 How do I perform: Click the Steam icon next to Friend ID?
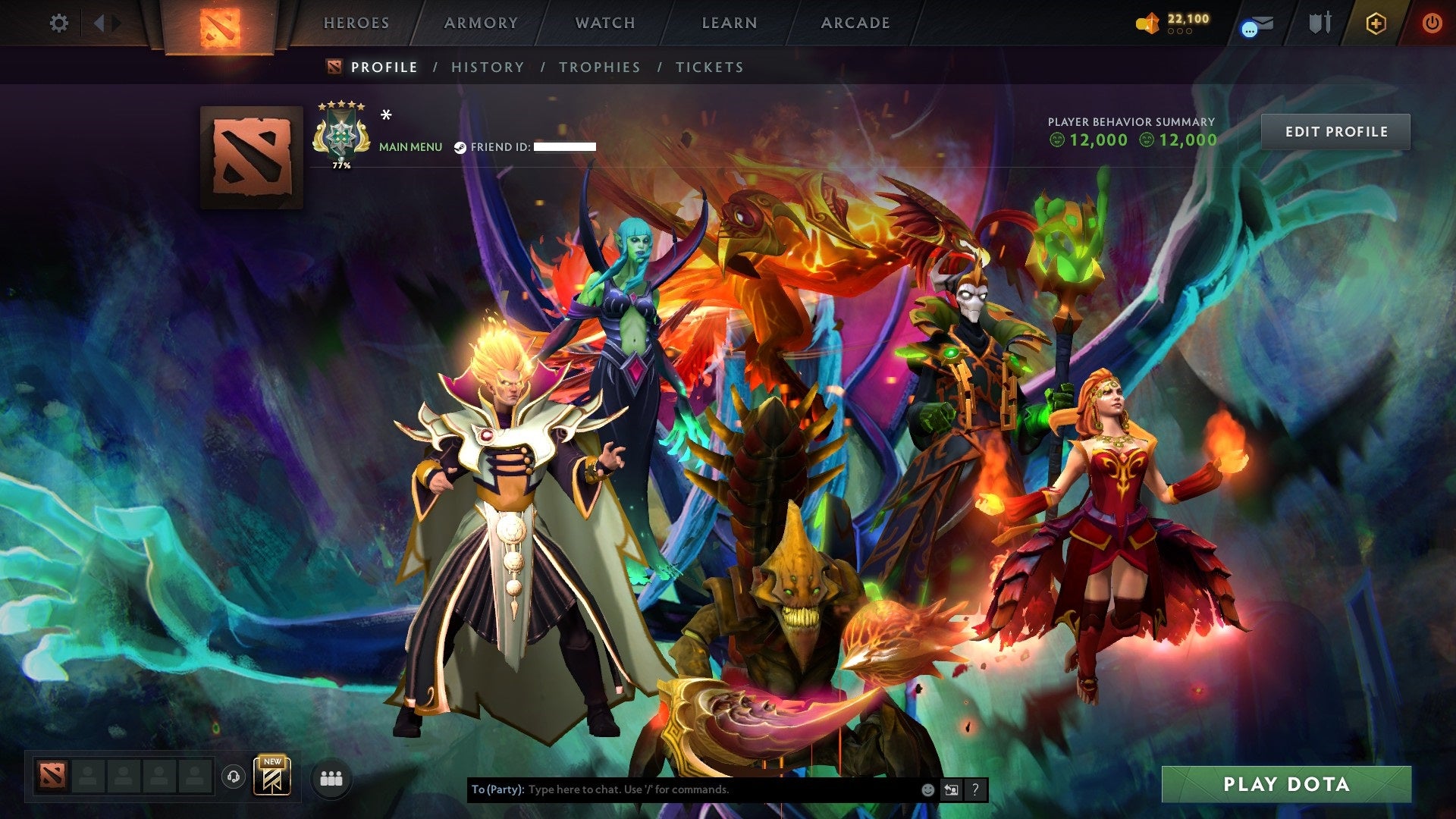point(459,147)
